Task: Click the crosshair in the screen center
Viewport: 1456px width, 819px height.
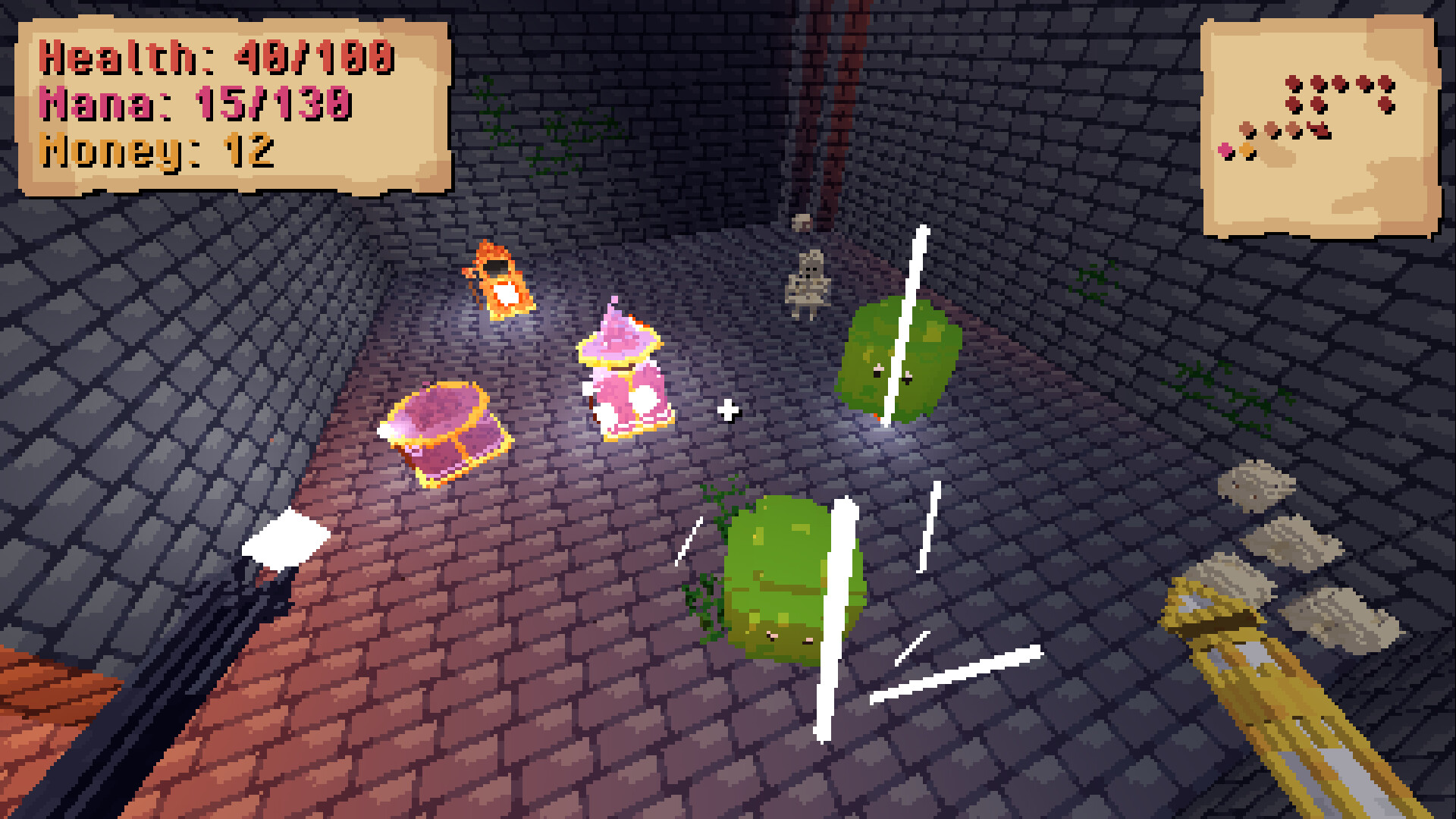Action: tap(729, 410)
